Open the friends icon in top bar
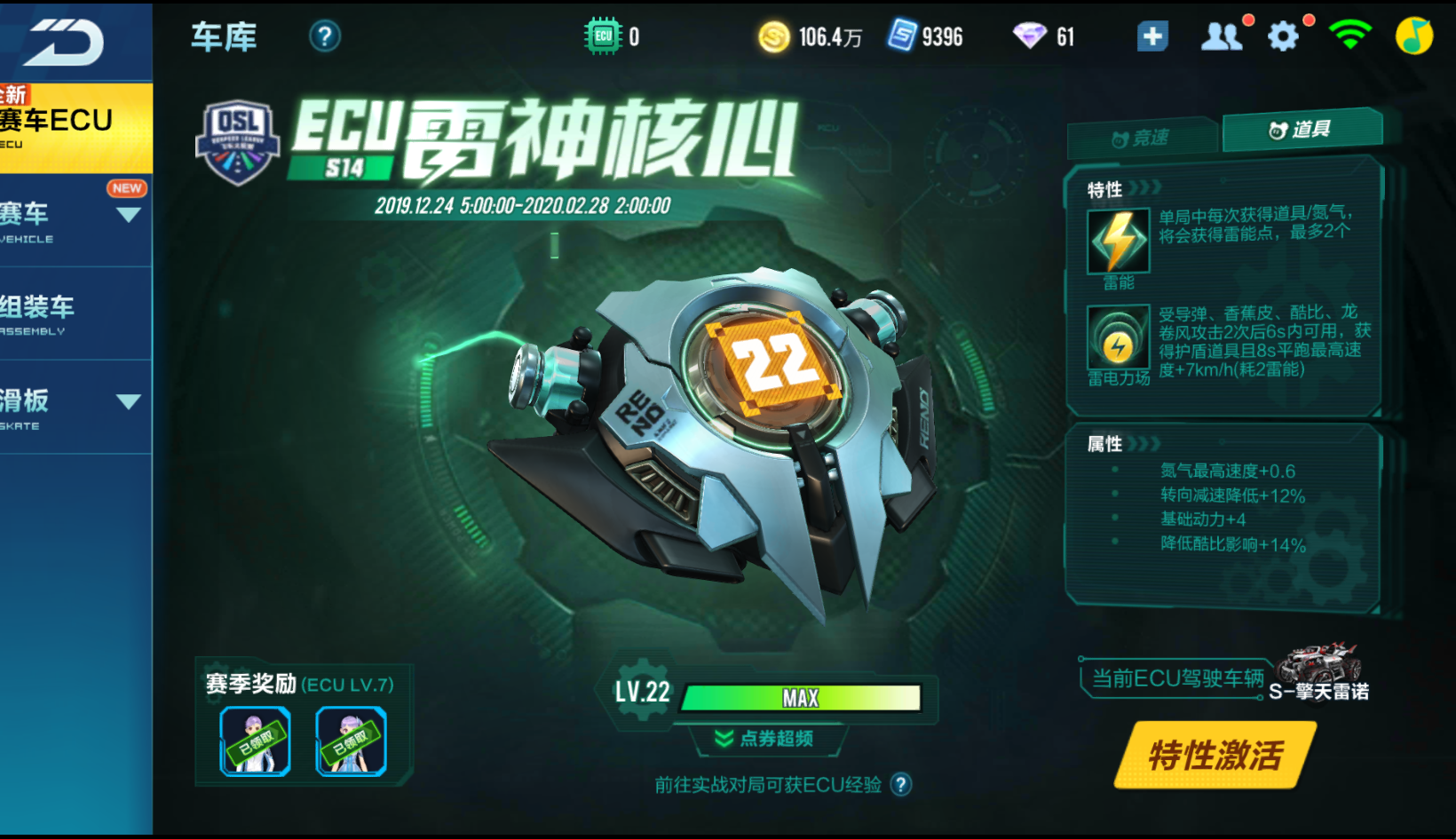The width and height of the screenshot is (1456, 840). [1223, 36]
